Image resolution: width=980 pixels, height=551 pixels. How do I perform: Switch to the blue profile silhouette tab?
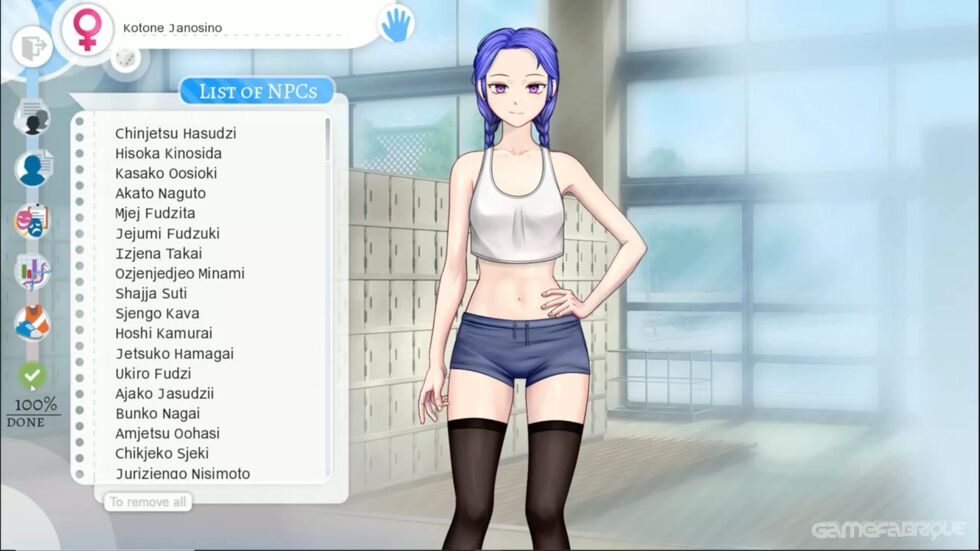33,168
